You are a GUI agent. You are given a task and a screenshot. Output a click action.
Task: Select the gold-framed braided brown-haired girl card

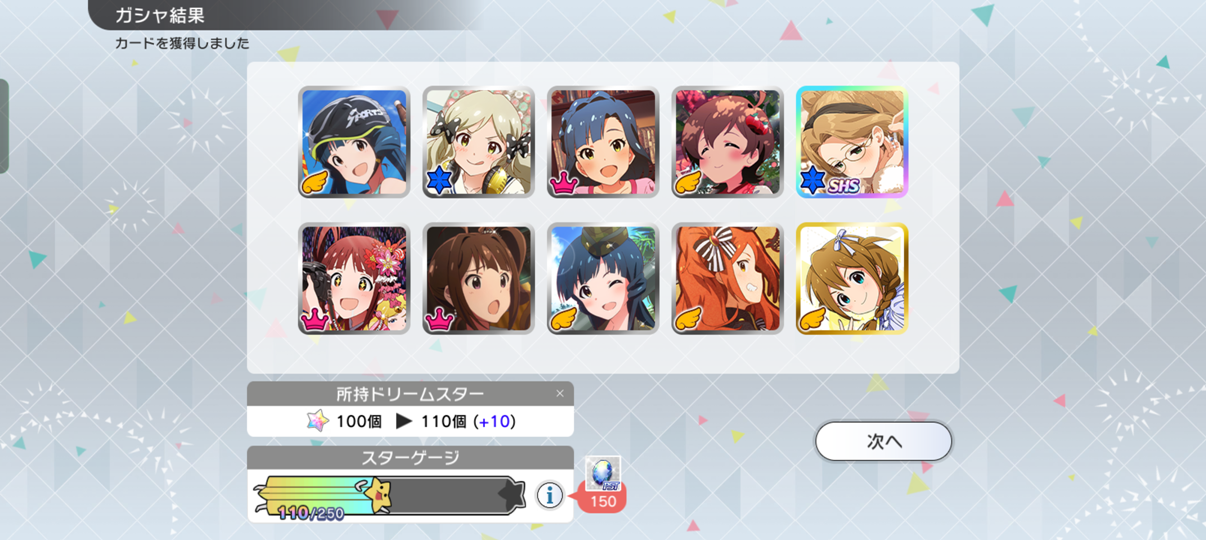click(851, 278)
